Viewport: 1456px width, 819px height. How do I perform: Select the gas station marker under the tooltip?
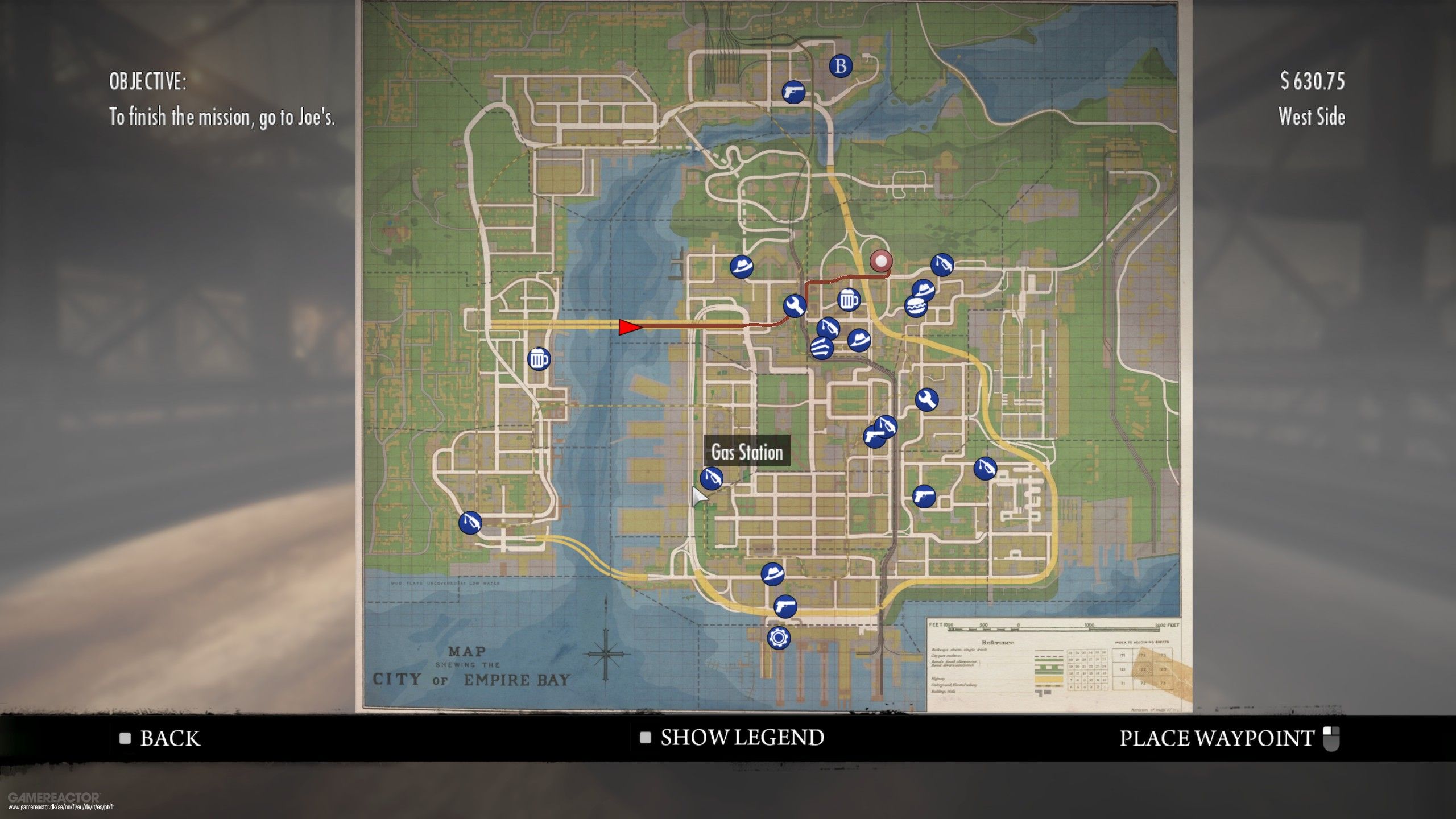click(711, 478)
